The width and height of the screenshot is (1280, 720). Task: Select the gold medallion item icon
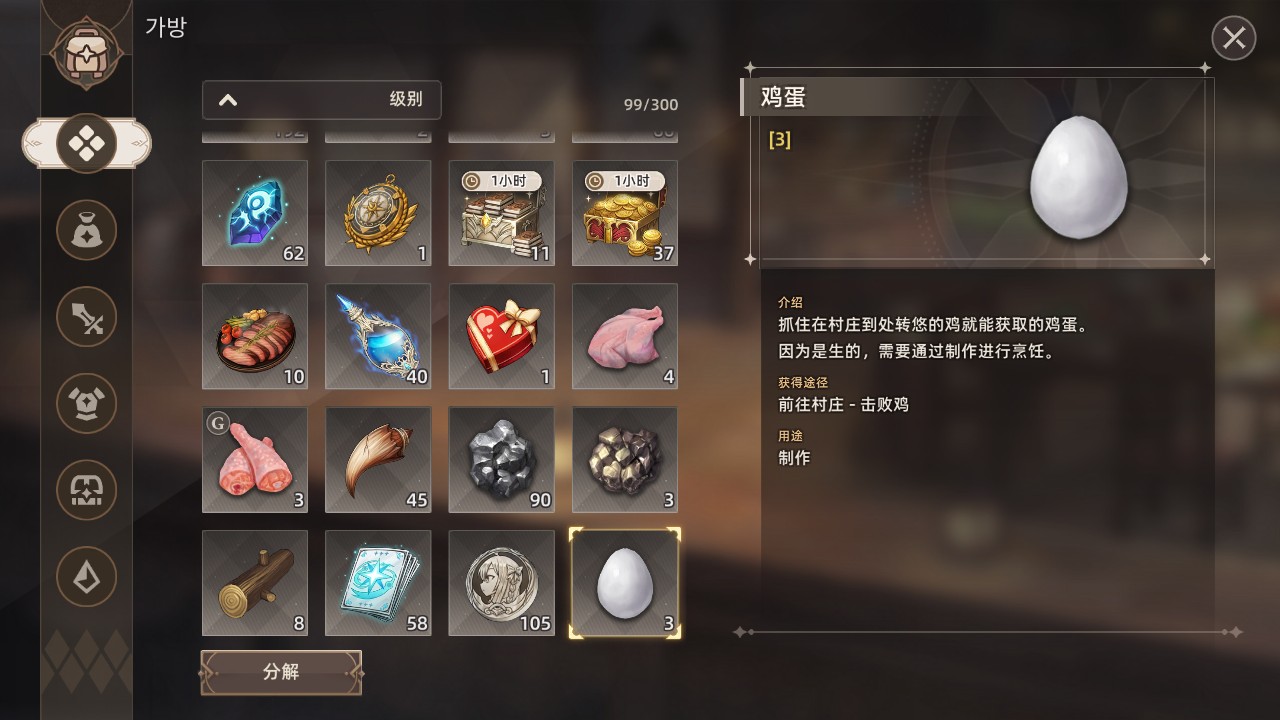click(378, 212)
